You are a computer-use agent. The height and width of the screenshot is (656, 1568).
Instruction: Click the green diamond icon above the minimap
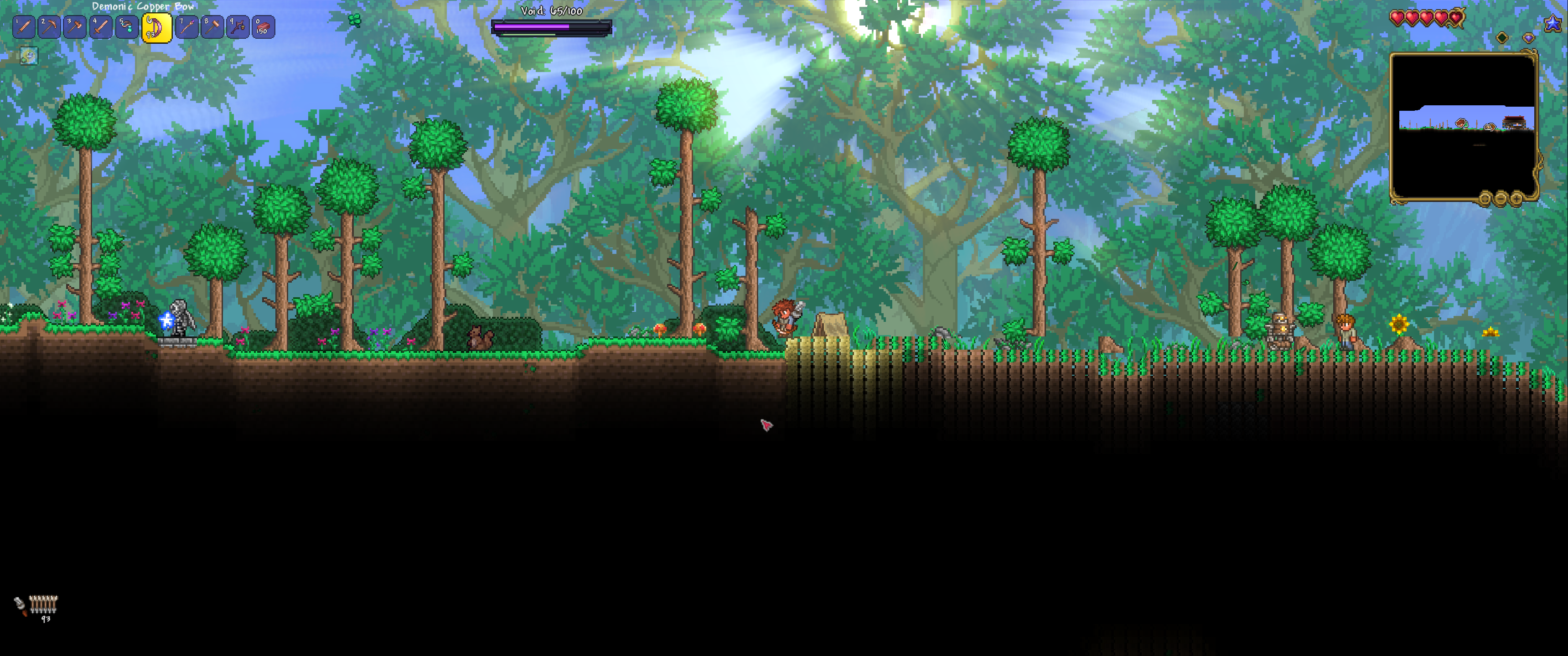1502,38
